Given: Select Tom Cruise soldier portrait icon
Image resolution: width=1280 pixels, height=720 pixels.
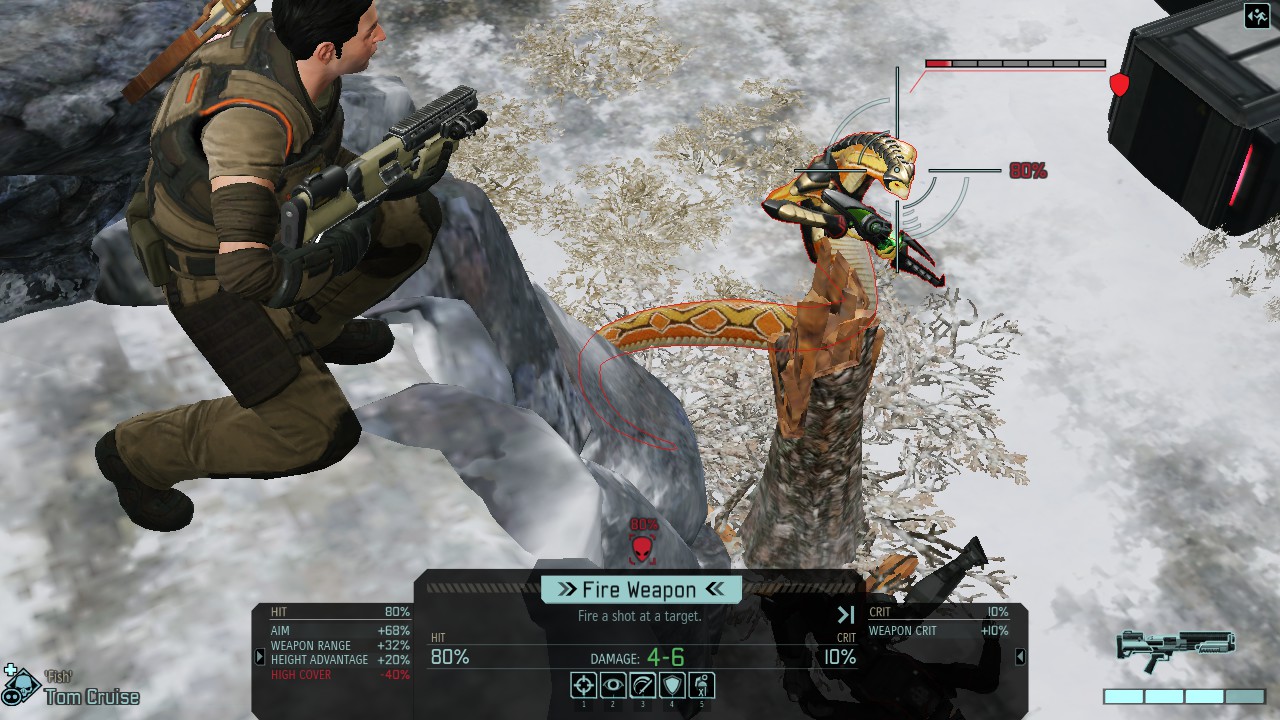Looking at the screenshot, I should (20, 688).
